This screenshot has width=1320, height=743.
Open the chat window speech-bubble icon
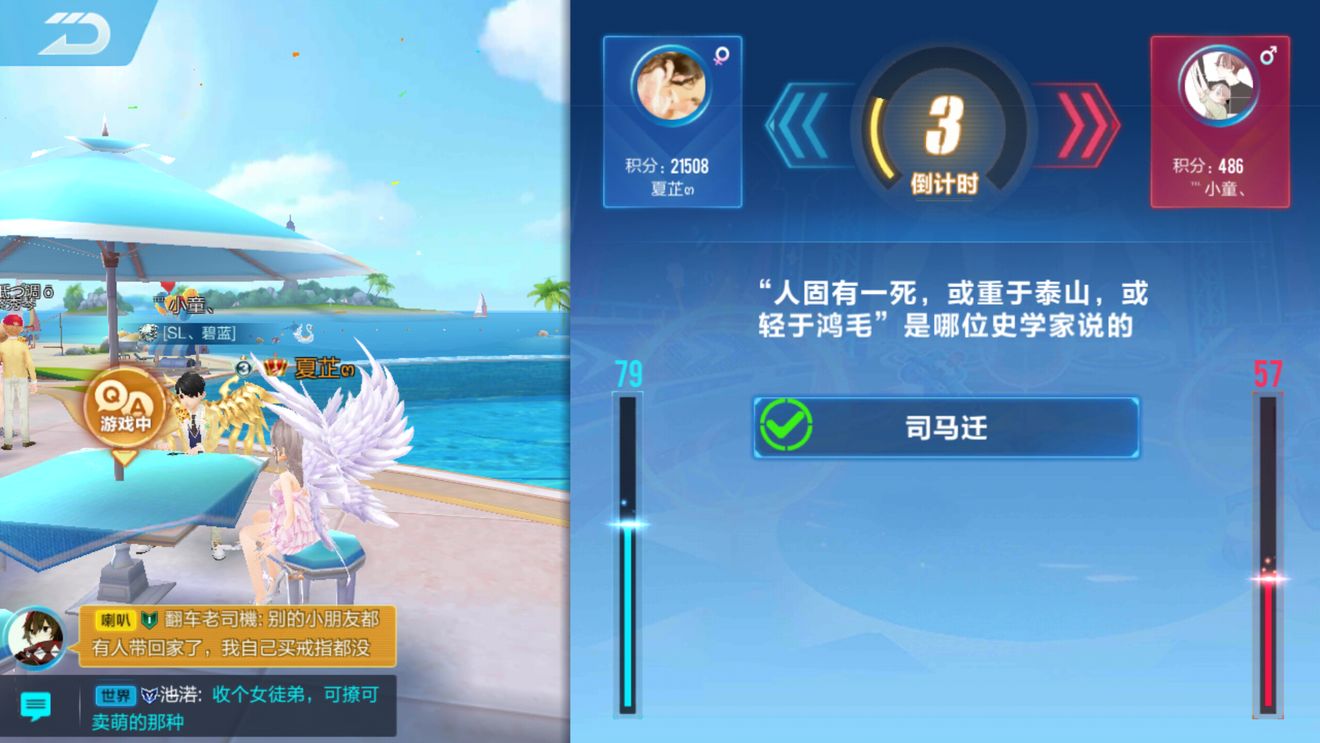pos(36,706)
